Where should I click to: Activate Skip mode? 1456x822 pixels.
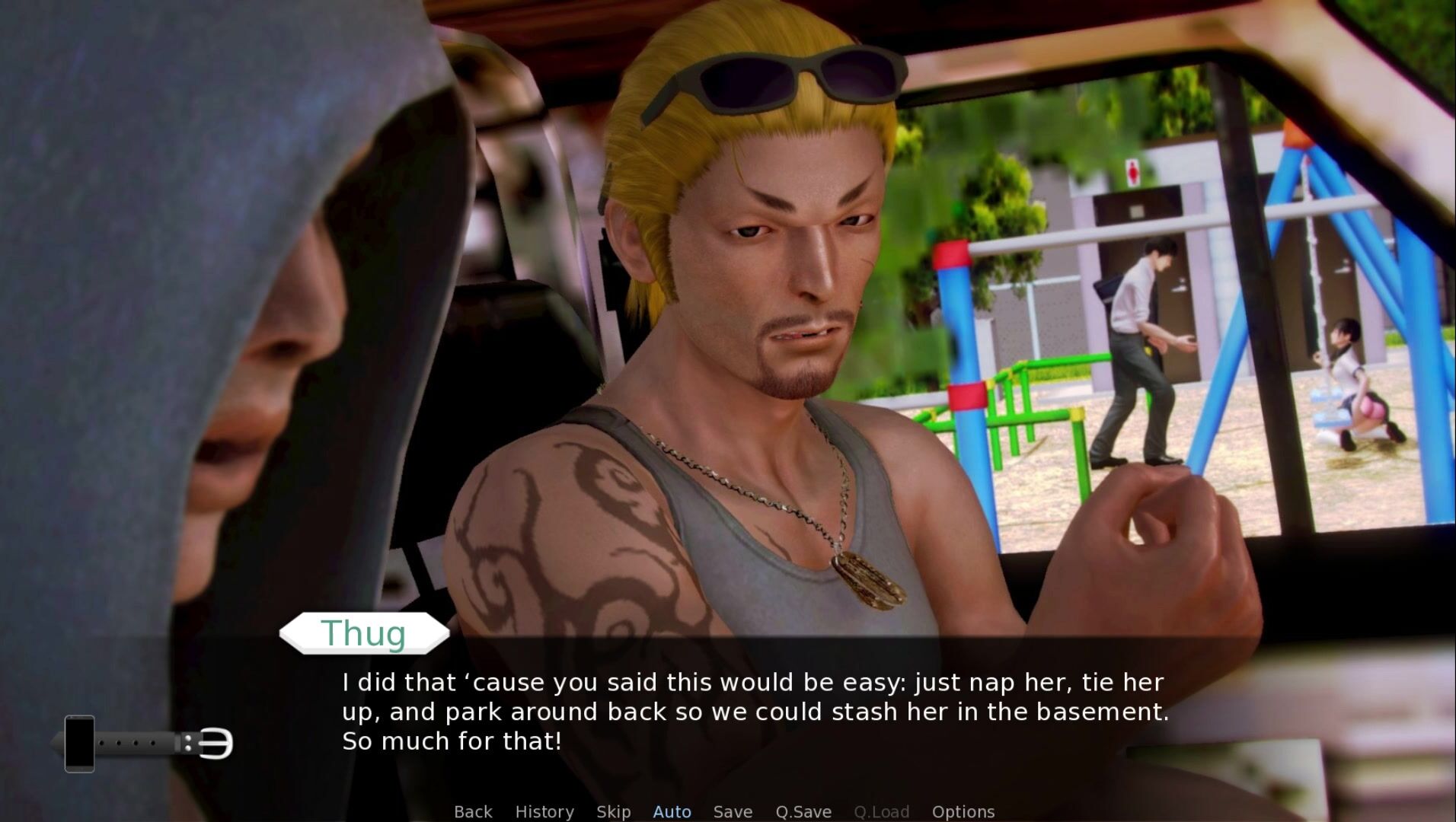pos(613,811)
